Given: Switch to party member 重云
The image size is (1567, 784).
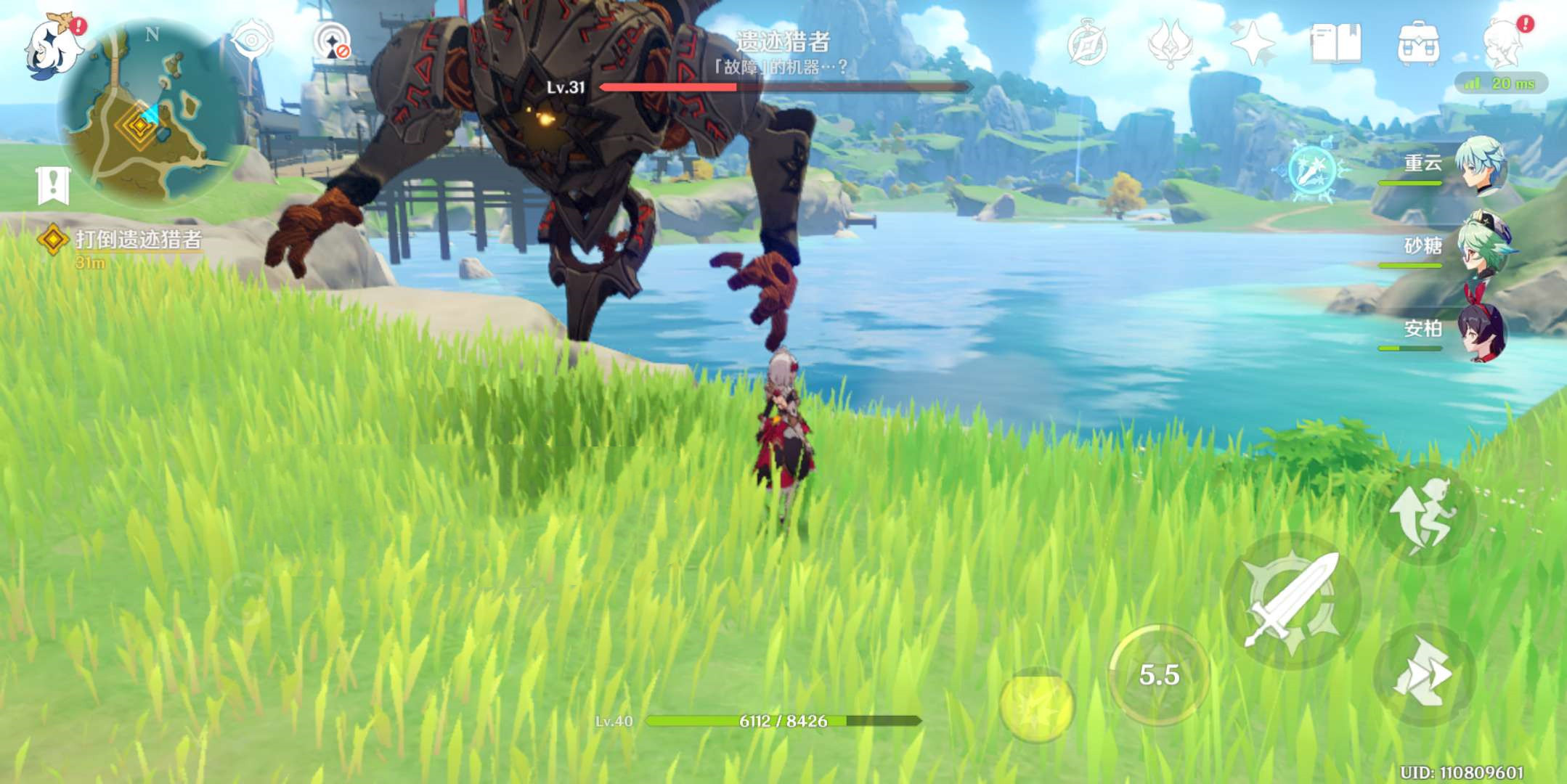Looking at the screenshot, I should pyautogui.click(x=1478, y=166).
